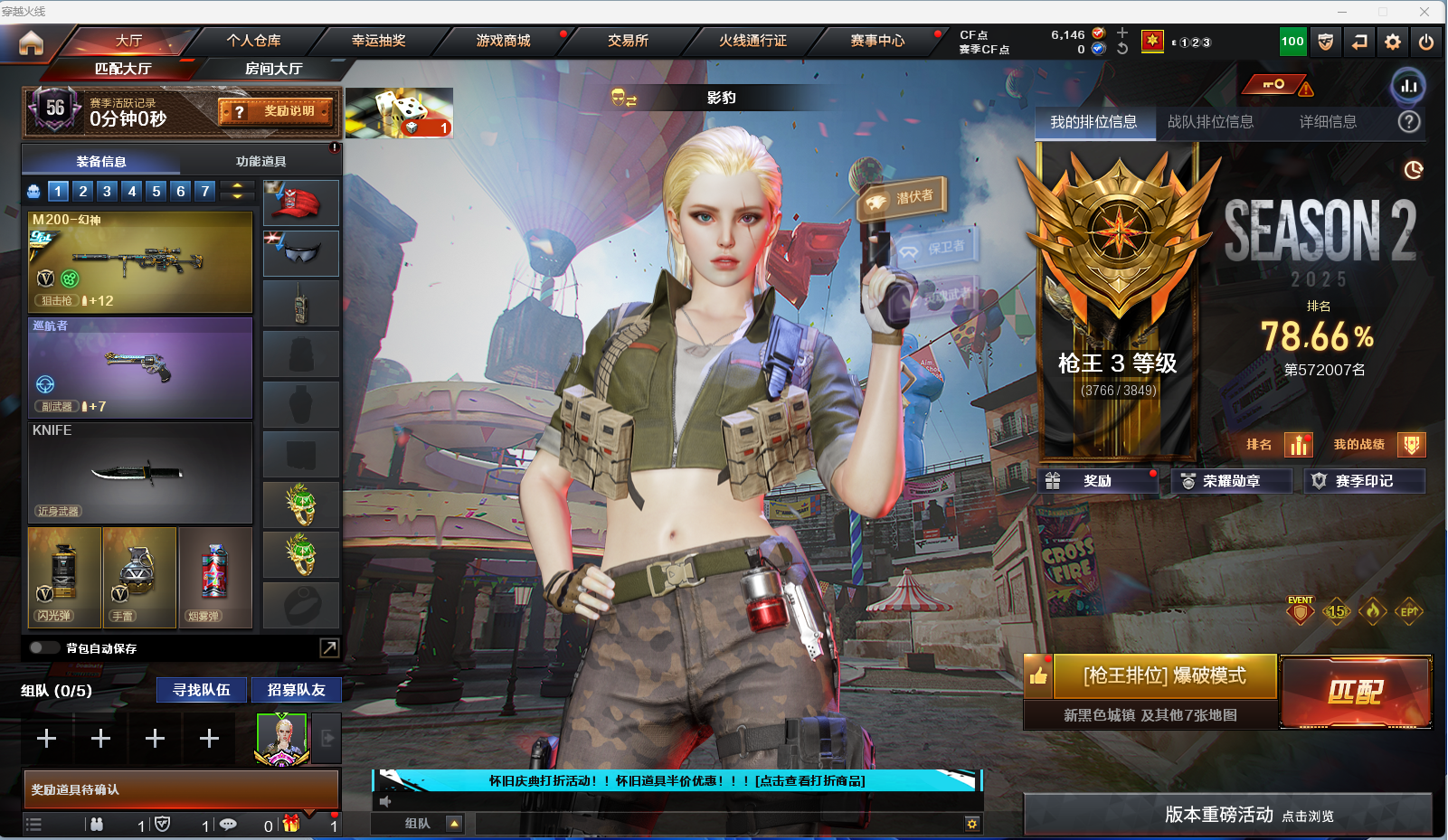This screenshot has height=840, width=1448.
Task: Switch to 战队排位信息 tab
Action: click(x=1210, y=122)
